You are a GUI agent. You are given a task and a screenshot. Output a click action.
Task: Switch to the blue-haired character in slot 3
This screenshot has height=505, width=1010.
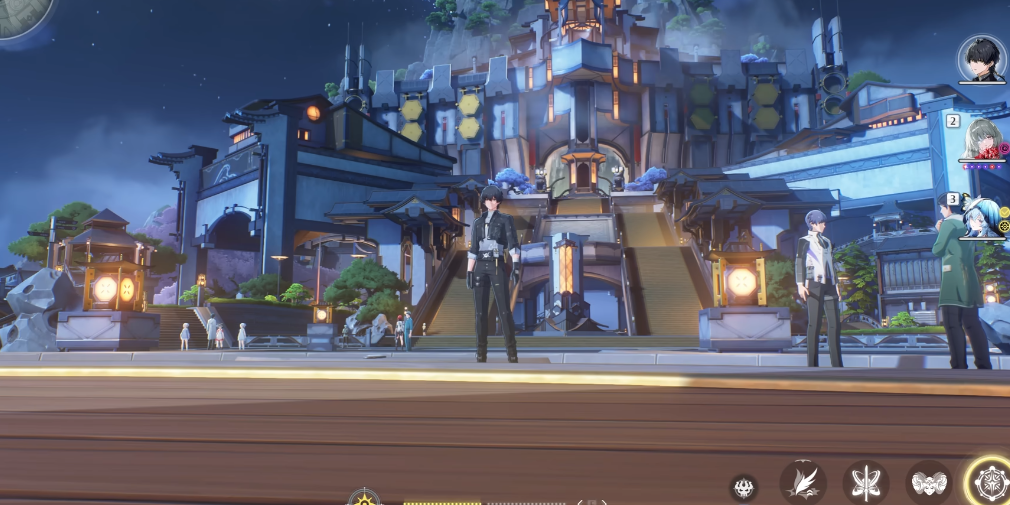(x=981, y=217)
